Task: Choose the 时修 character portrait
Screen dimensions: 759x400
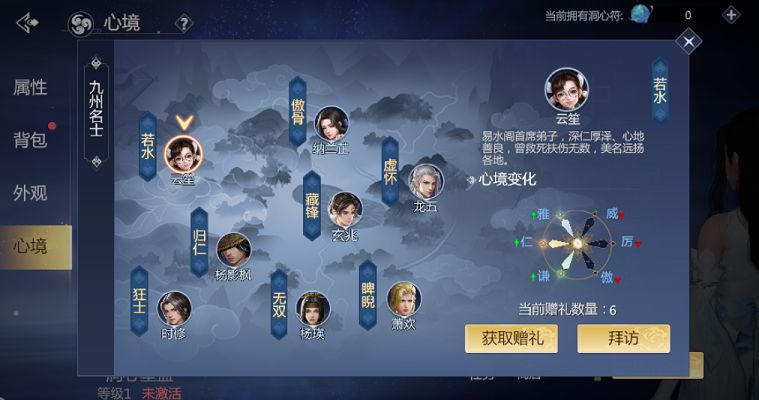Action: pyautogui.click(x=174, y=308)
